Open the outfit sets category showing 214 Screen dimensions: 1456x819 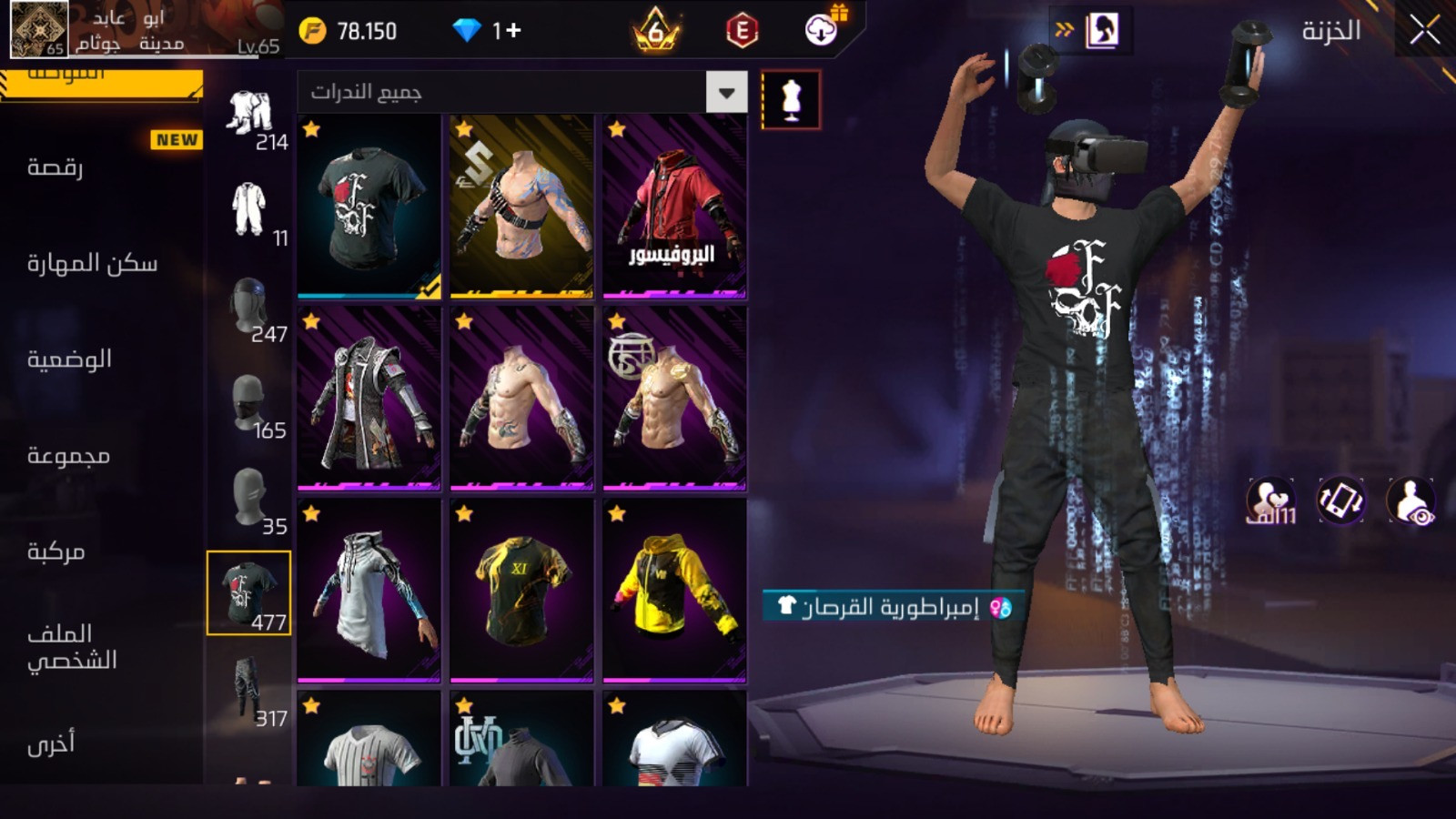(250, 118)
